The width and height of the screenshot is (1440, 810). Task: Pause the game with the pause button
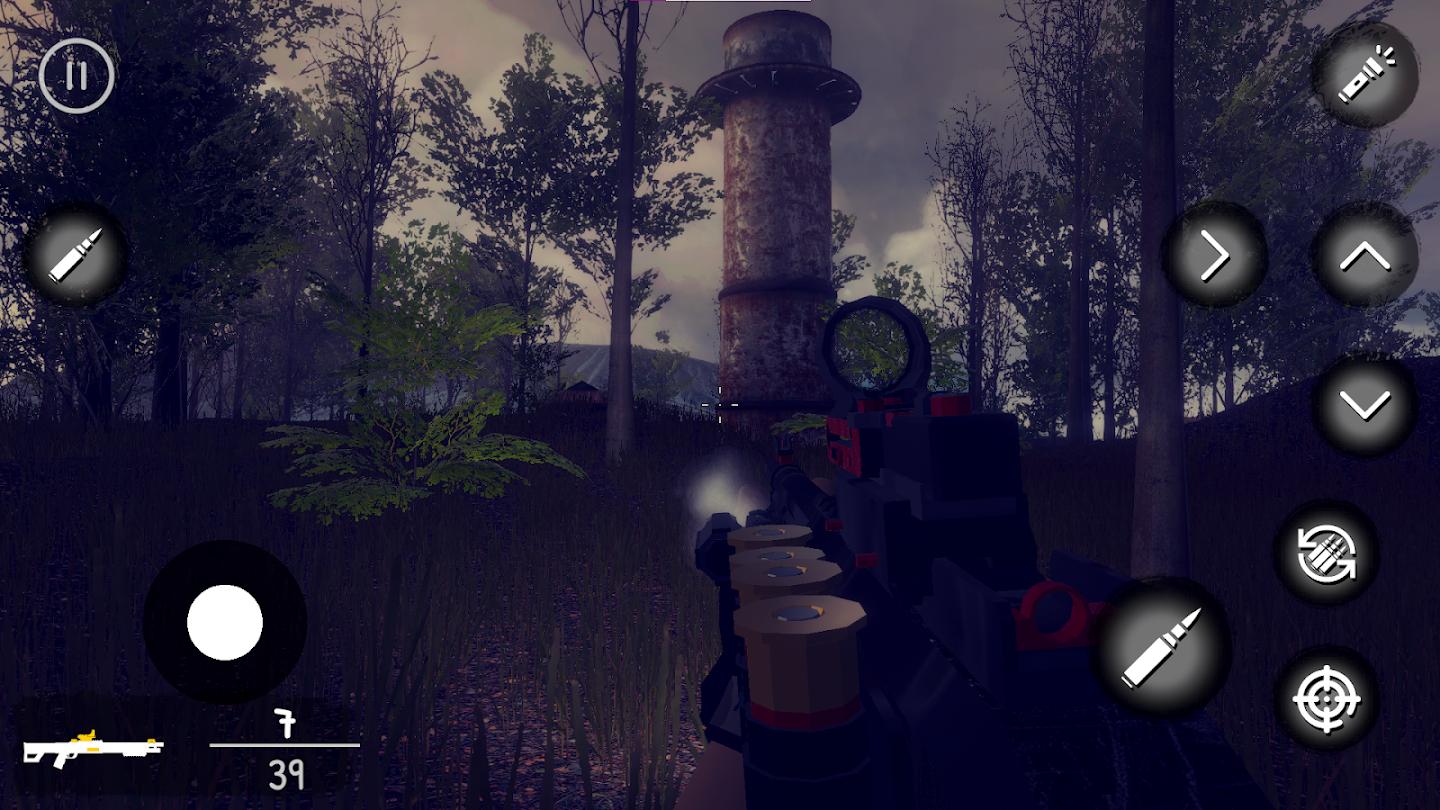pos(77,75)
